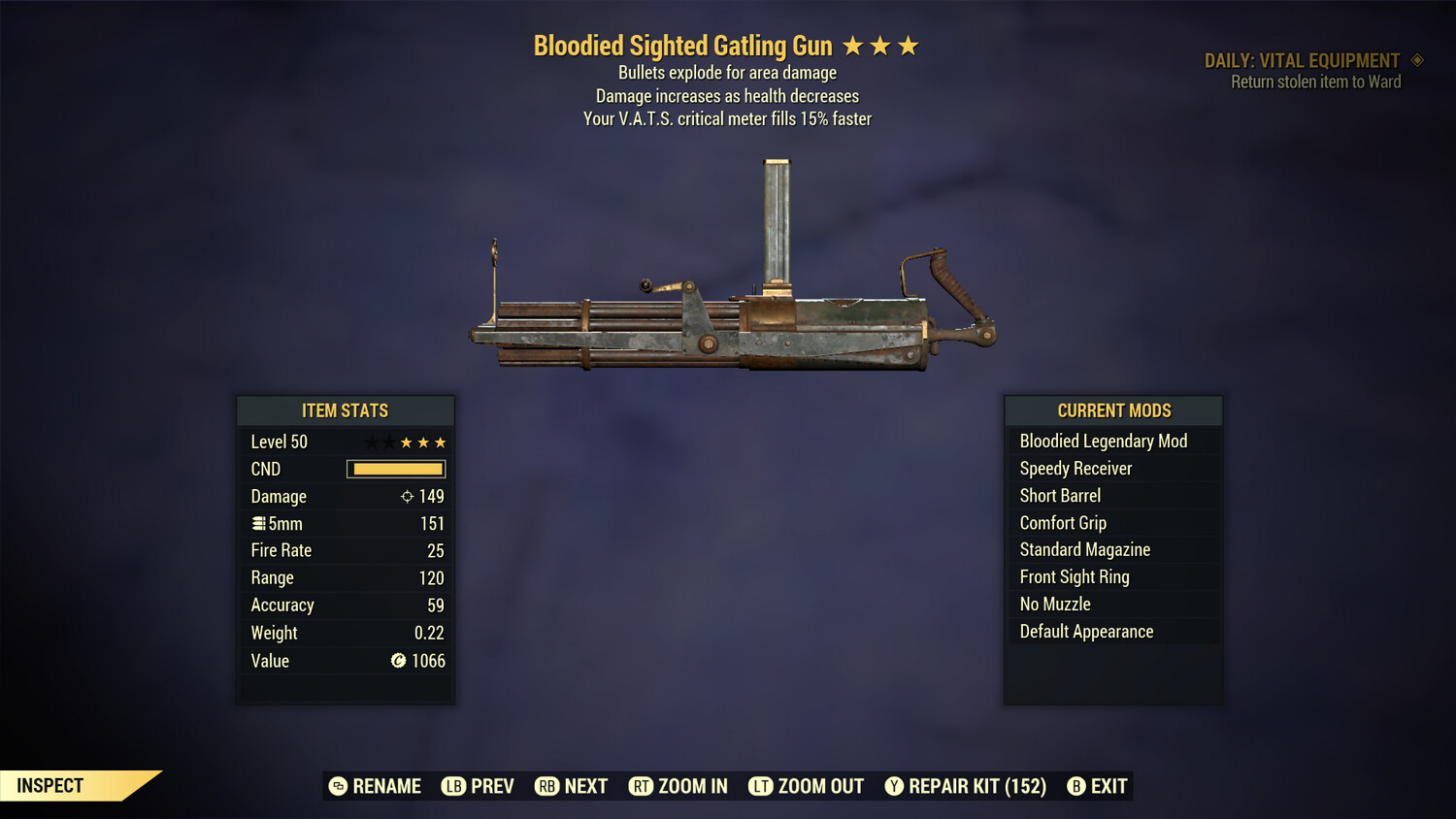The width and height of the screenshot is (1456, 819).
Task: Toggle the first star in the Level 50 row
Action: (x=371, y=442)
